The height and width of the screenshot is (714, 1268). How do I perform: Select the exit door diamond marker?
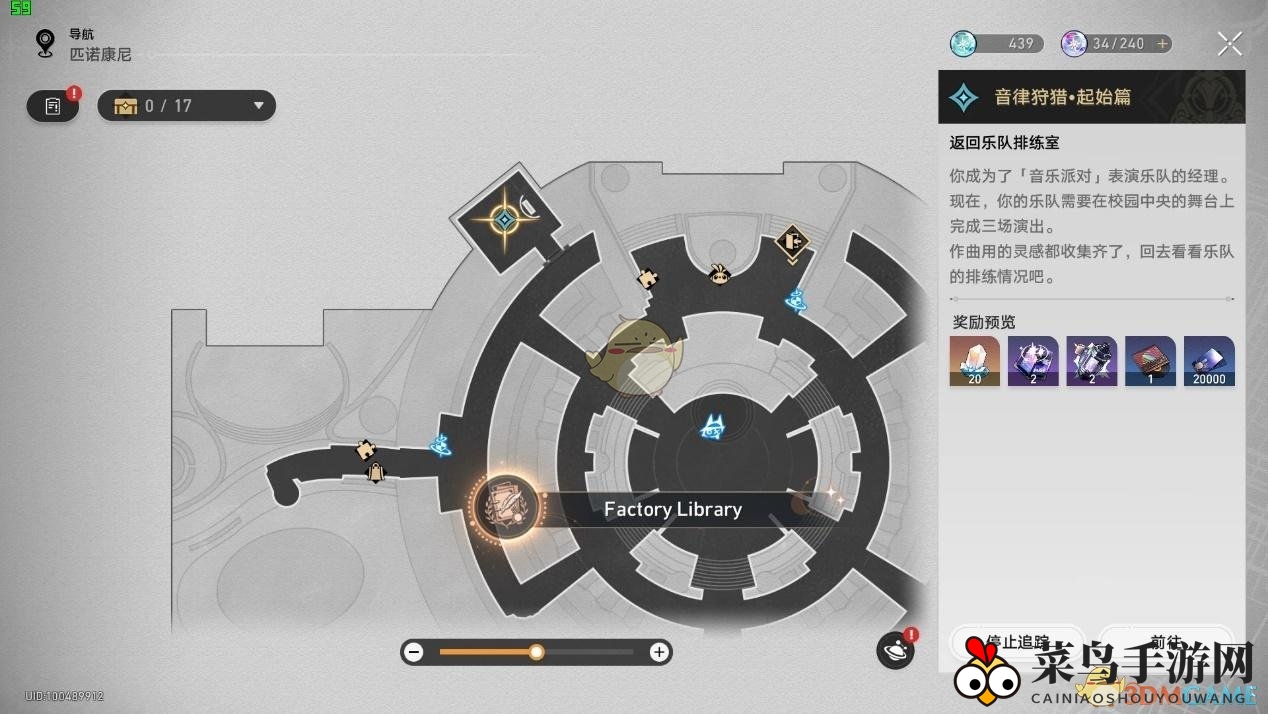pos(792,241)
